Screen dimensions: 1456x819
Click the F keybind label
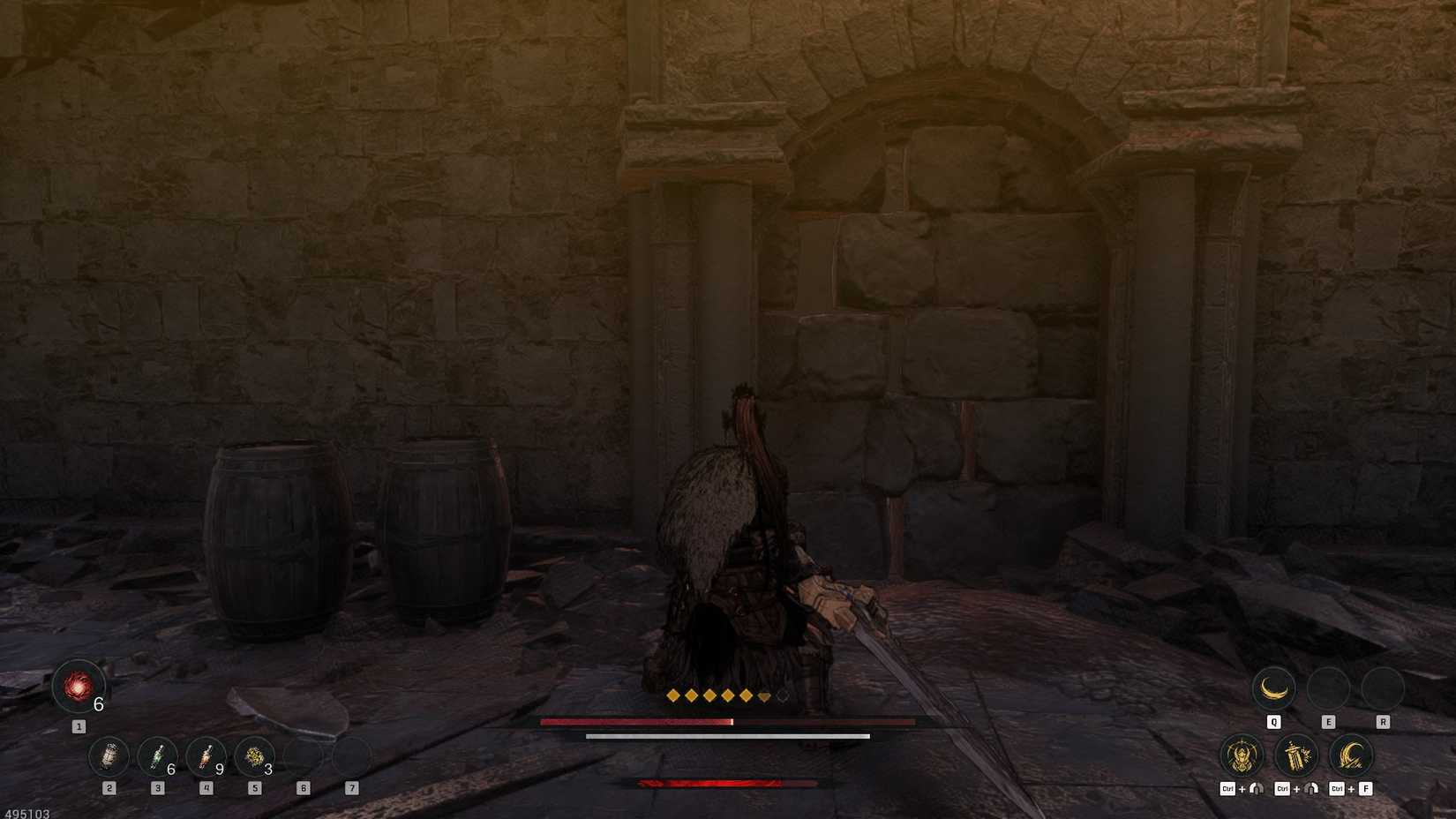1366,788
